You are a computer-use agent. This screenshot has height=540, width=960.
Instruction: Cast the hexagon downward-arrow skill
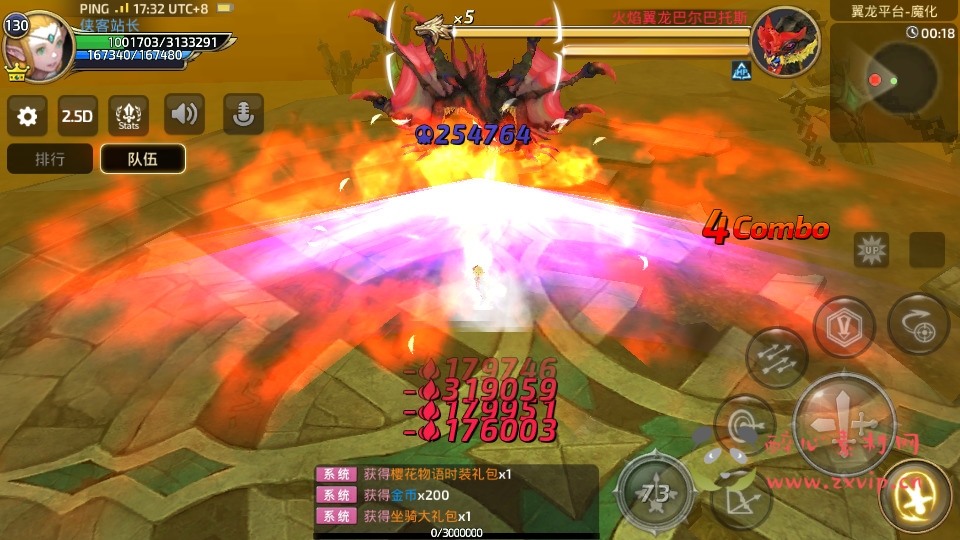tap(844, 327)
